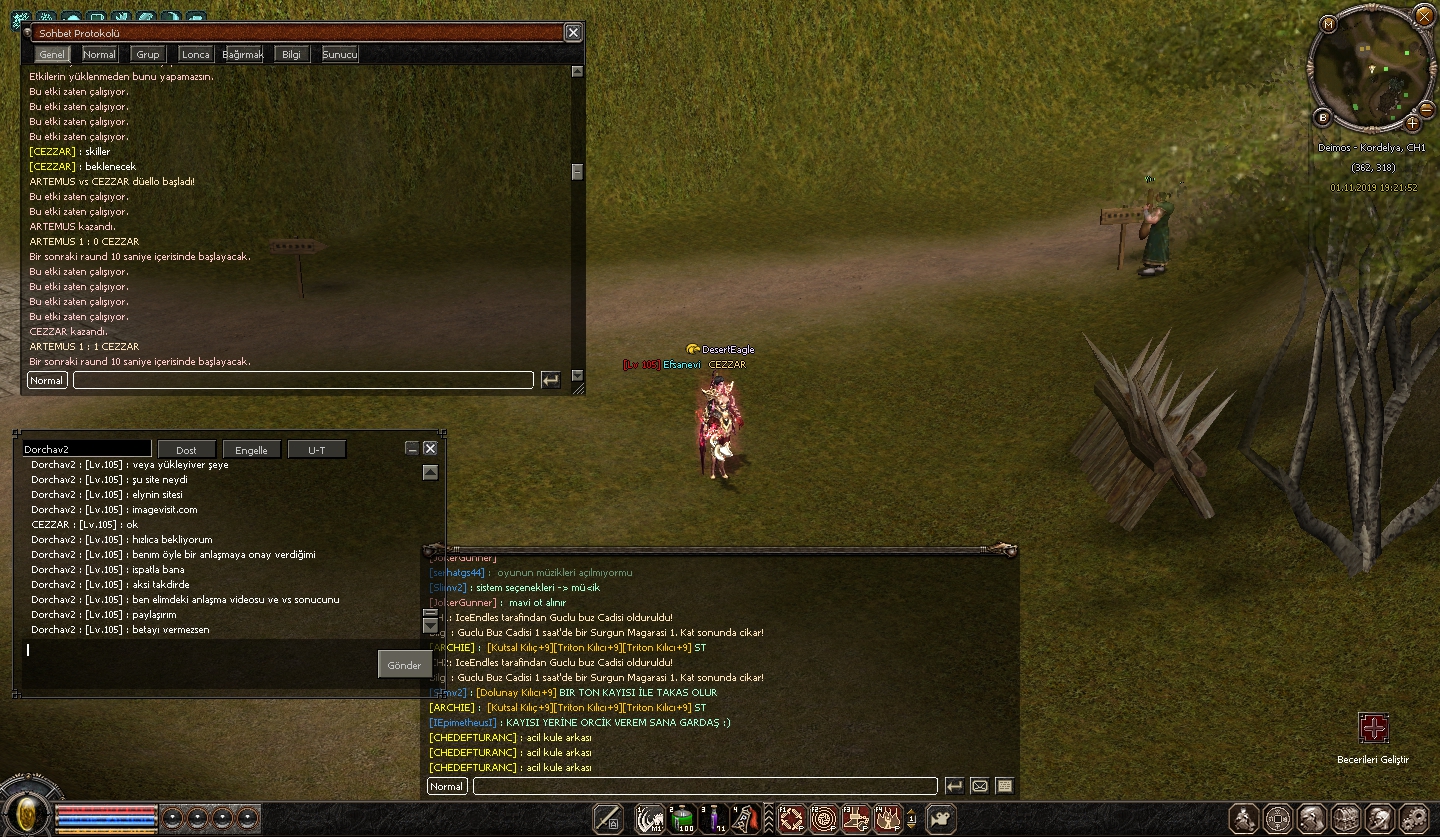The height and width of the screenshot is (837, 1440).
Task: Close the Dorchav2 whisper window
Action: pos(430,449)
